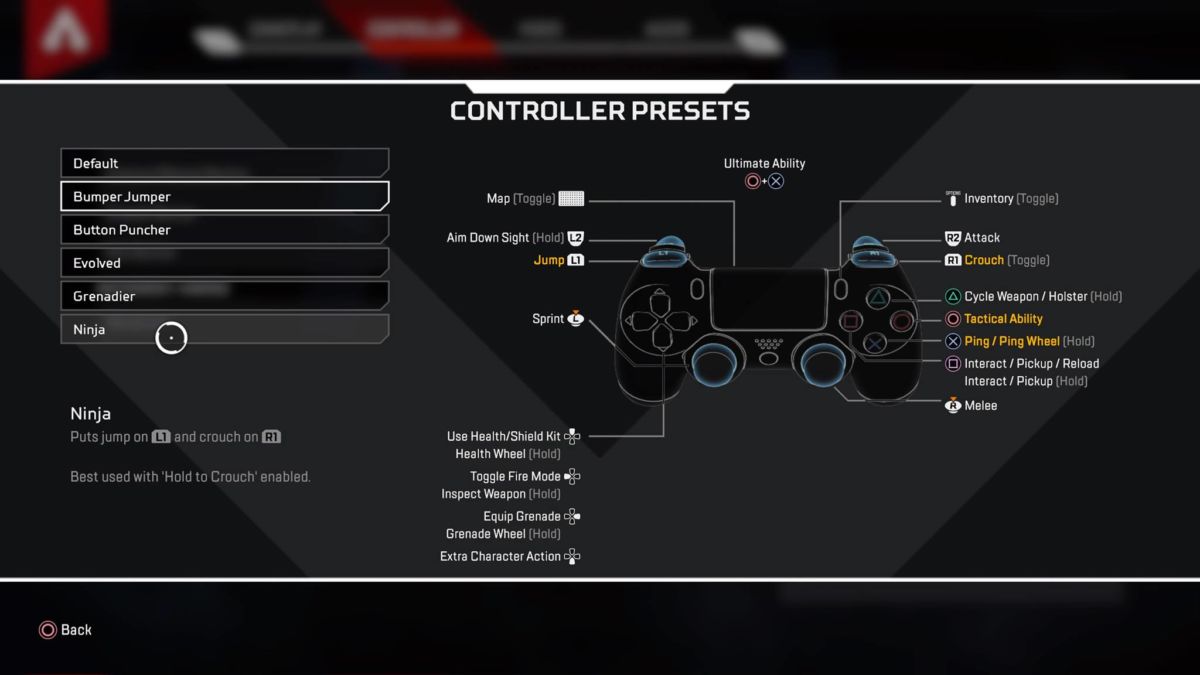Viewport: 1200px width, 675px height.
Task: Pick the Button Puncher preset
Action: [x=224, y=230]
